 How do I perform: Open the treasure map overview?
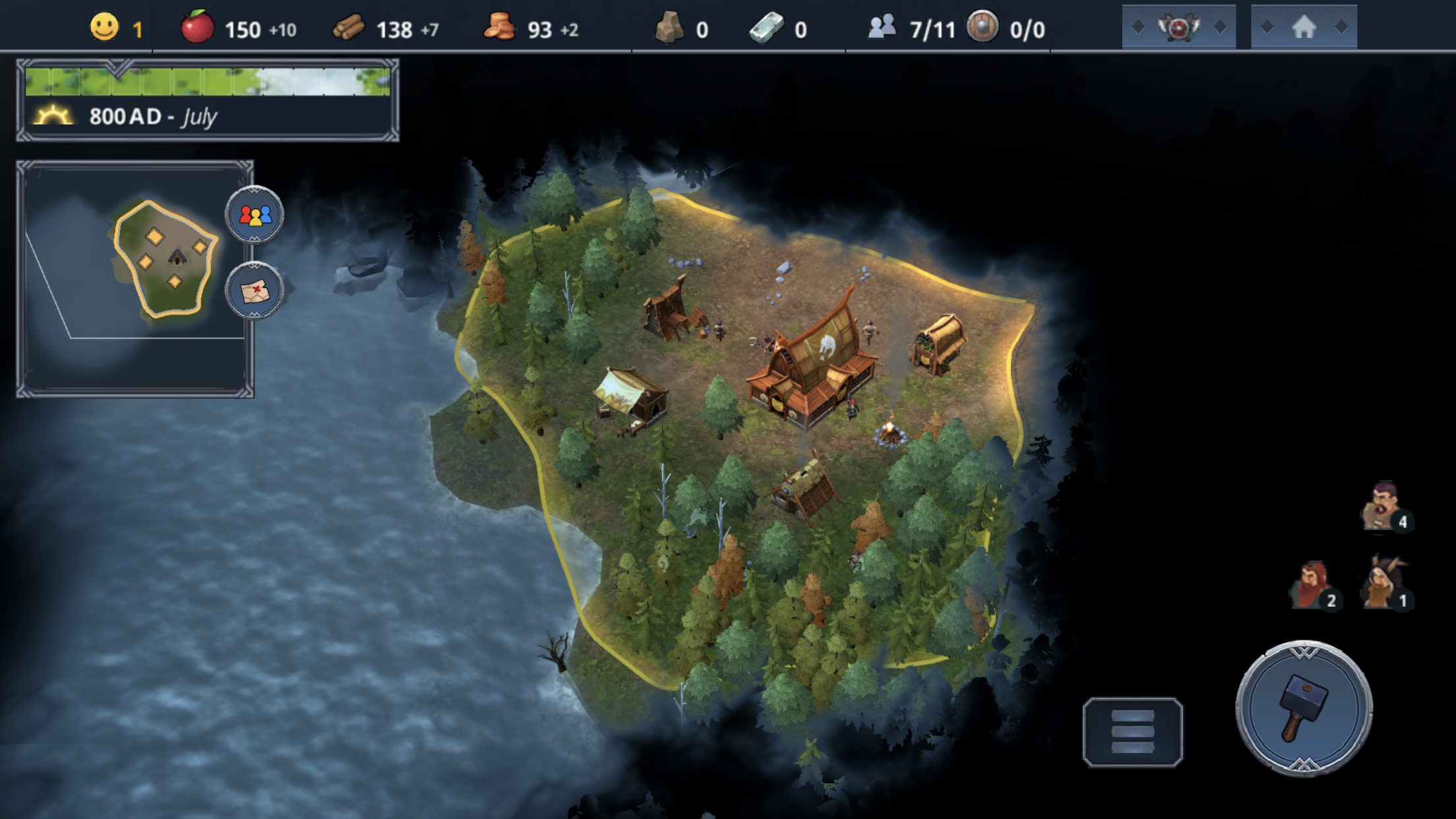(255, 291)
